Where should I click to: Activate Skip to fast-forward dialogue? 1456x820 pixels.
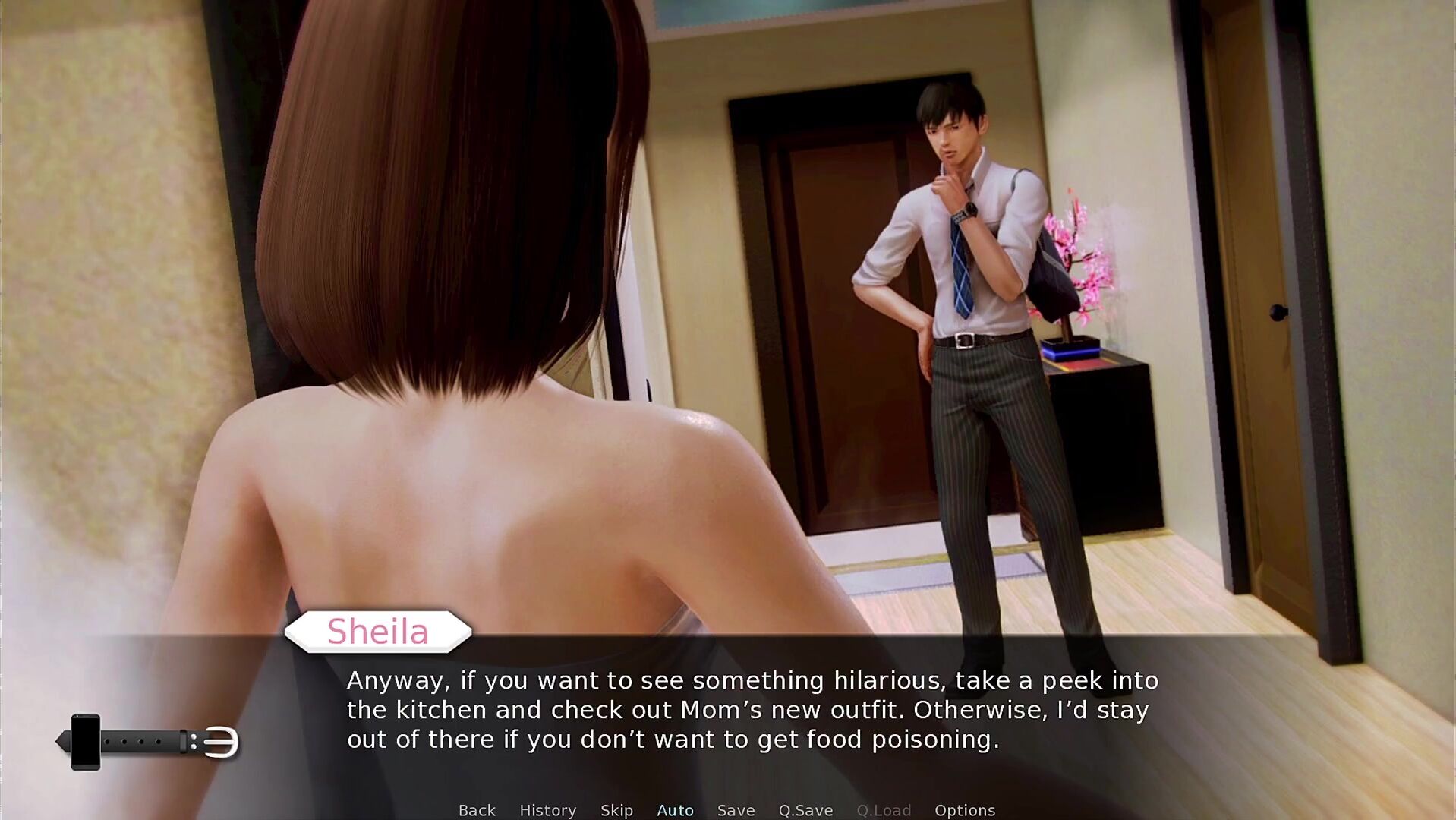pyautogui.click(x=616, y=810)
